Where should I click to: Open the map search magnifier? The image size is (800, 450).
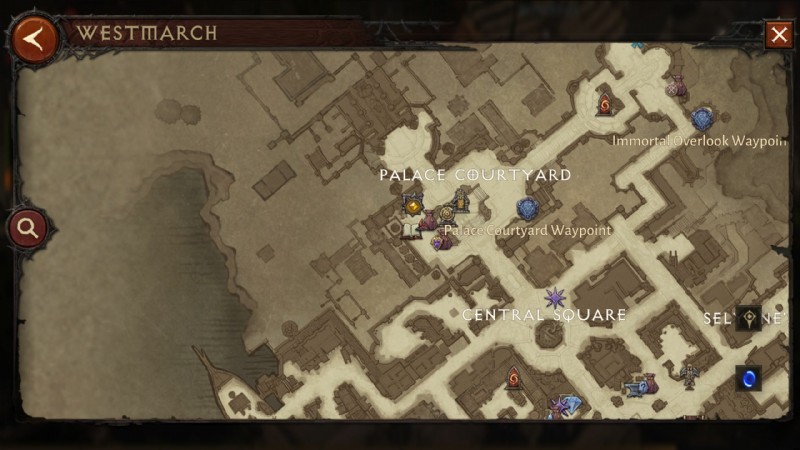click(27, 228)
